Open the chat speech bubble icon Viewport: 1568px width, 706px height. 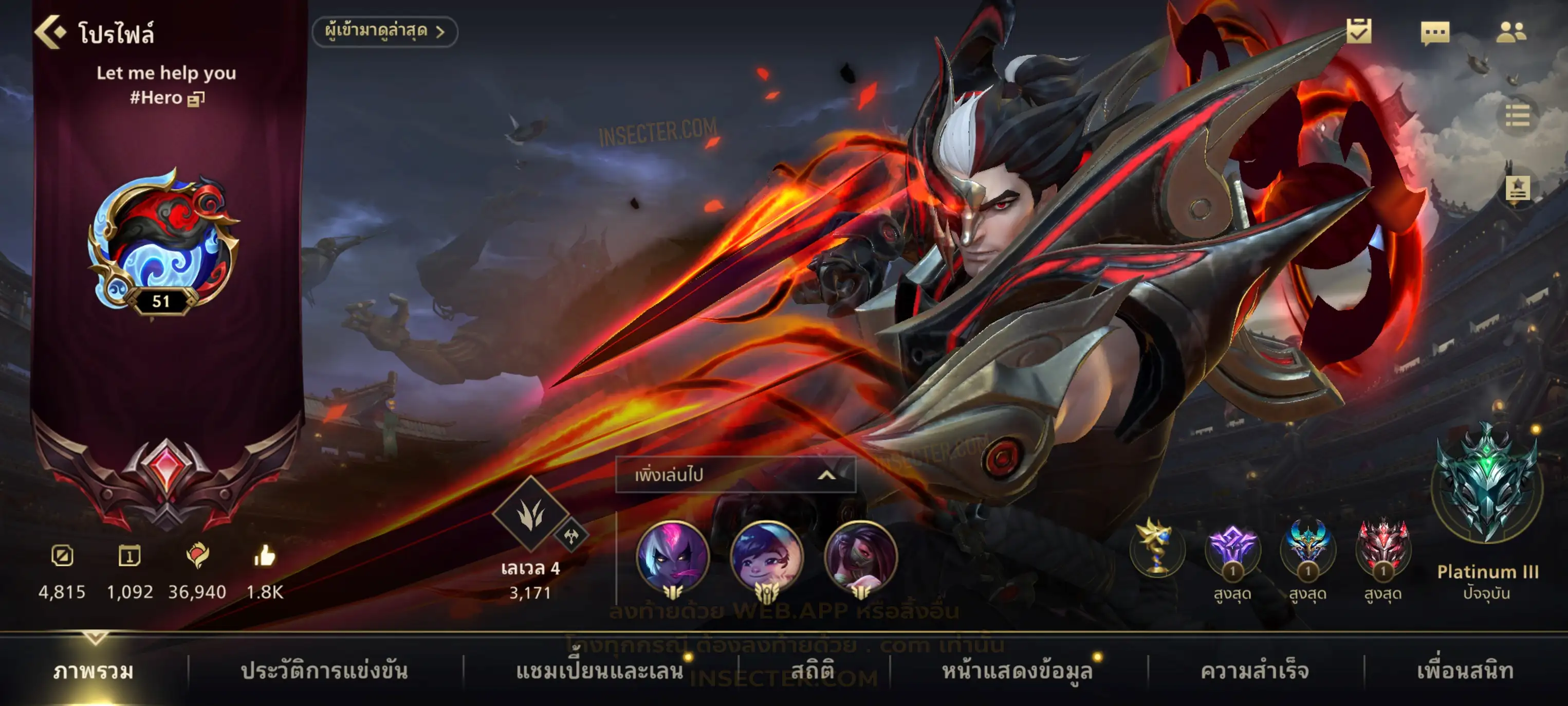click(1435, 33)
